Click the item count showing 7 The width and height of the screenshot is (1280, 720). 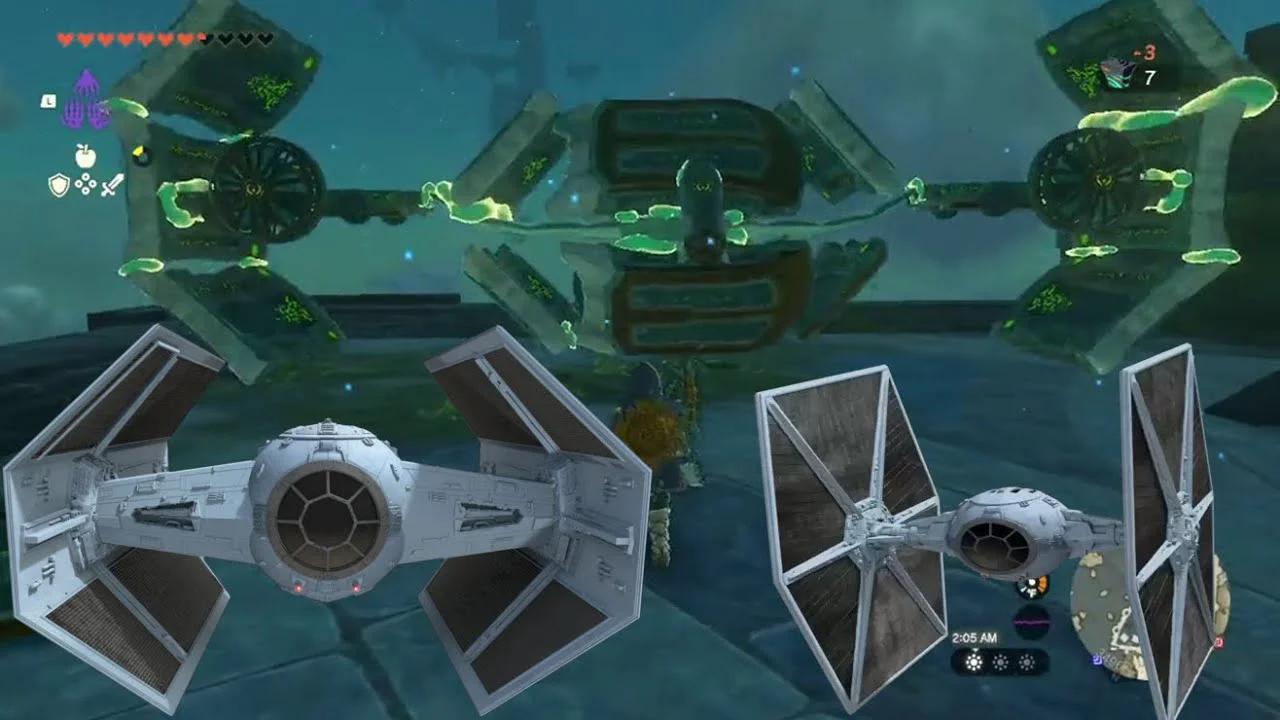(x=1149, y=77)
